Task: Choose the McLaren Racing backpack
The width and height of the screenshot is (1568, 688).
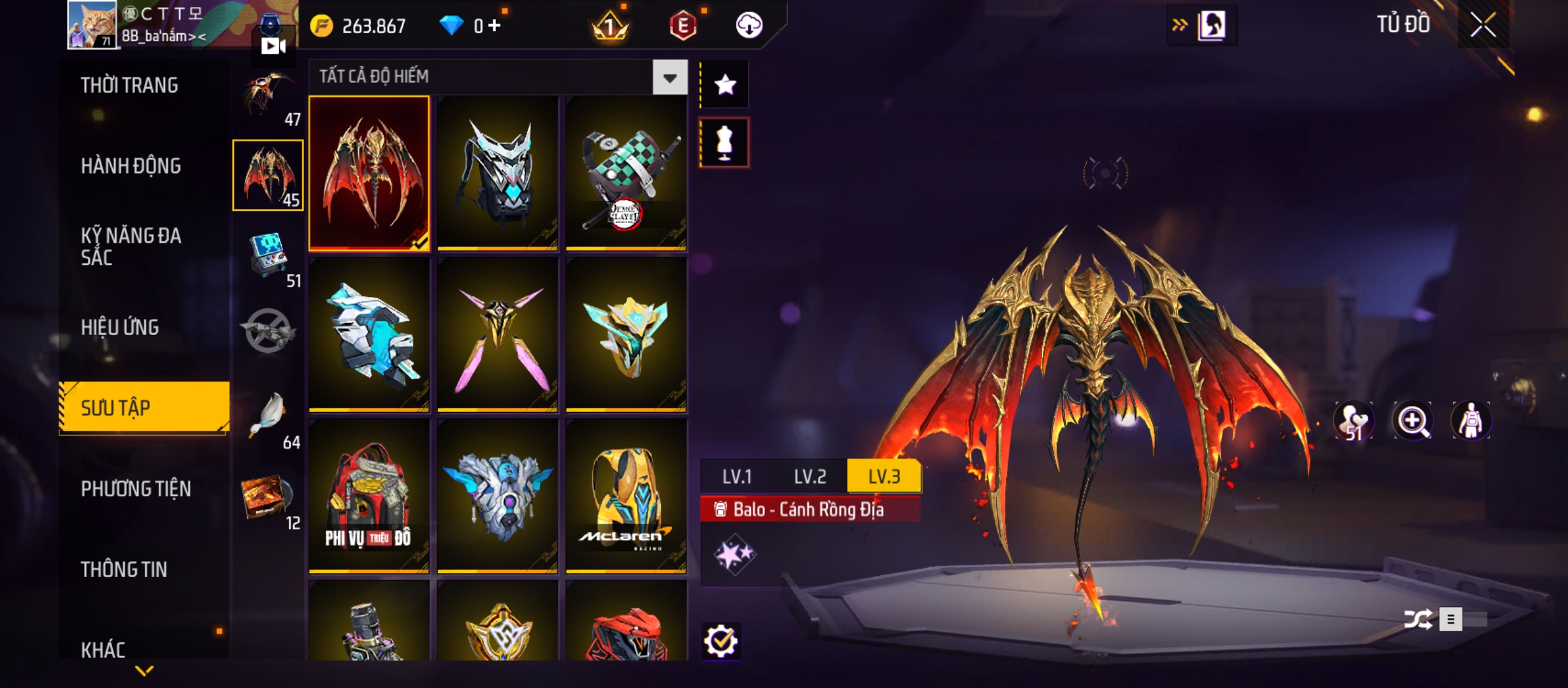Action: [626, 497]
